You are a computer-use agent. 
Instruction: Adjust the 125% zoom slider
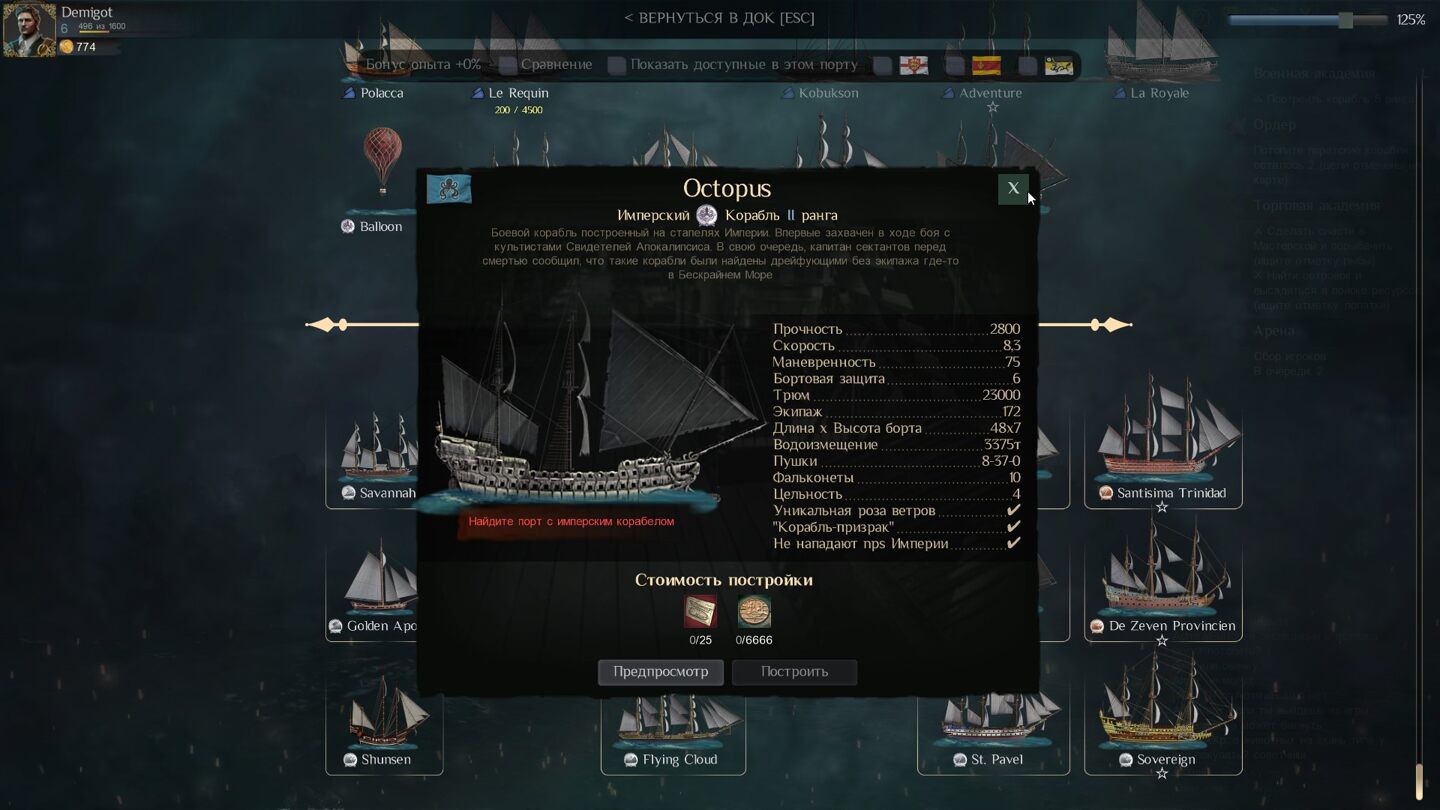(1345, 20)
